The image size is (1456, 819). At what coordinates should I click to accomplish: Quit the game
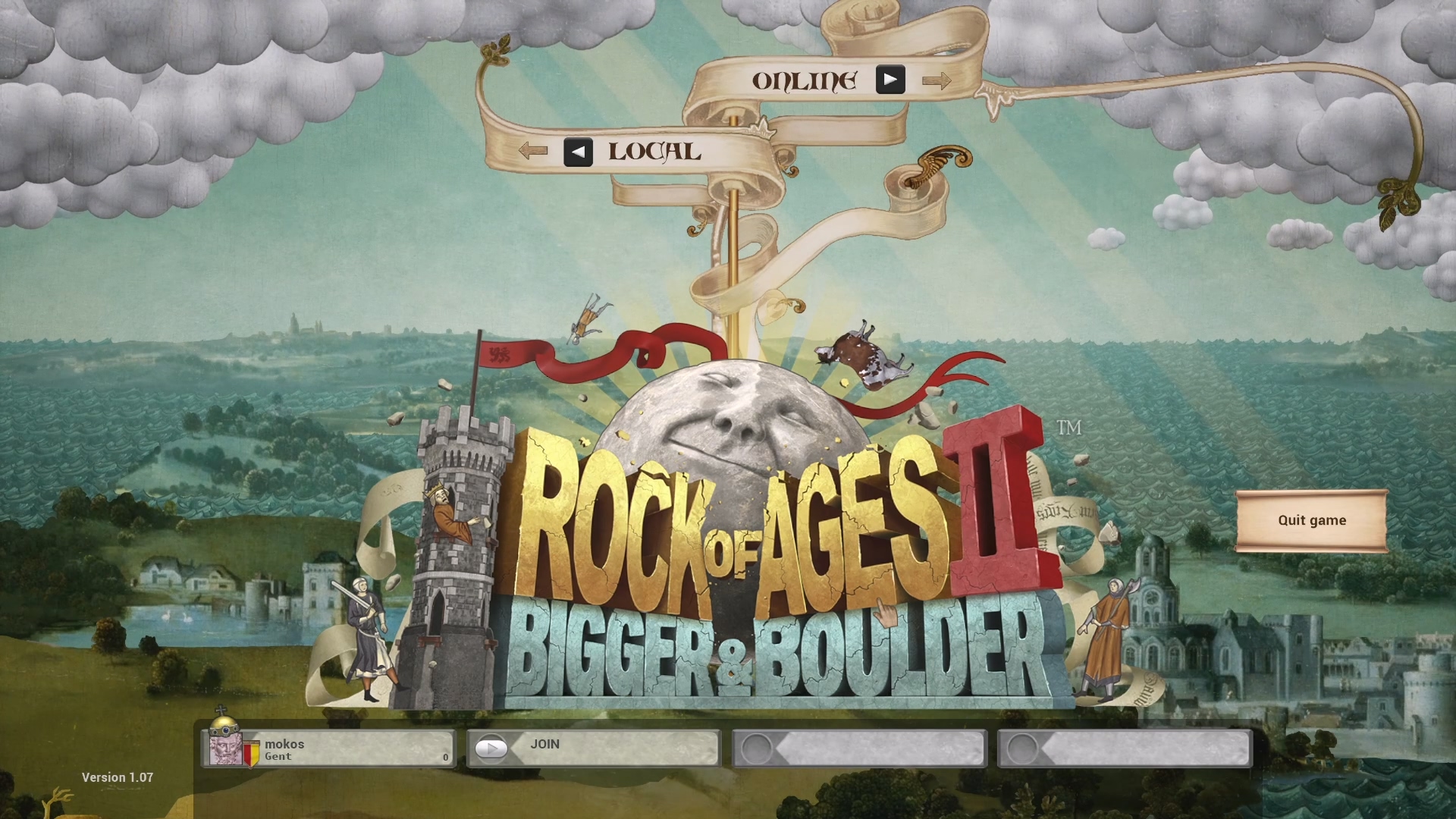pyautogui.click(x=1311, y=520)
